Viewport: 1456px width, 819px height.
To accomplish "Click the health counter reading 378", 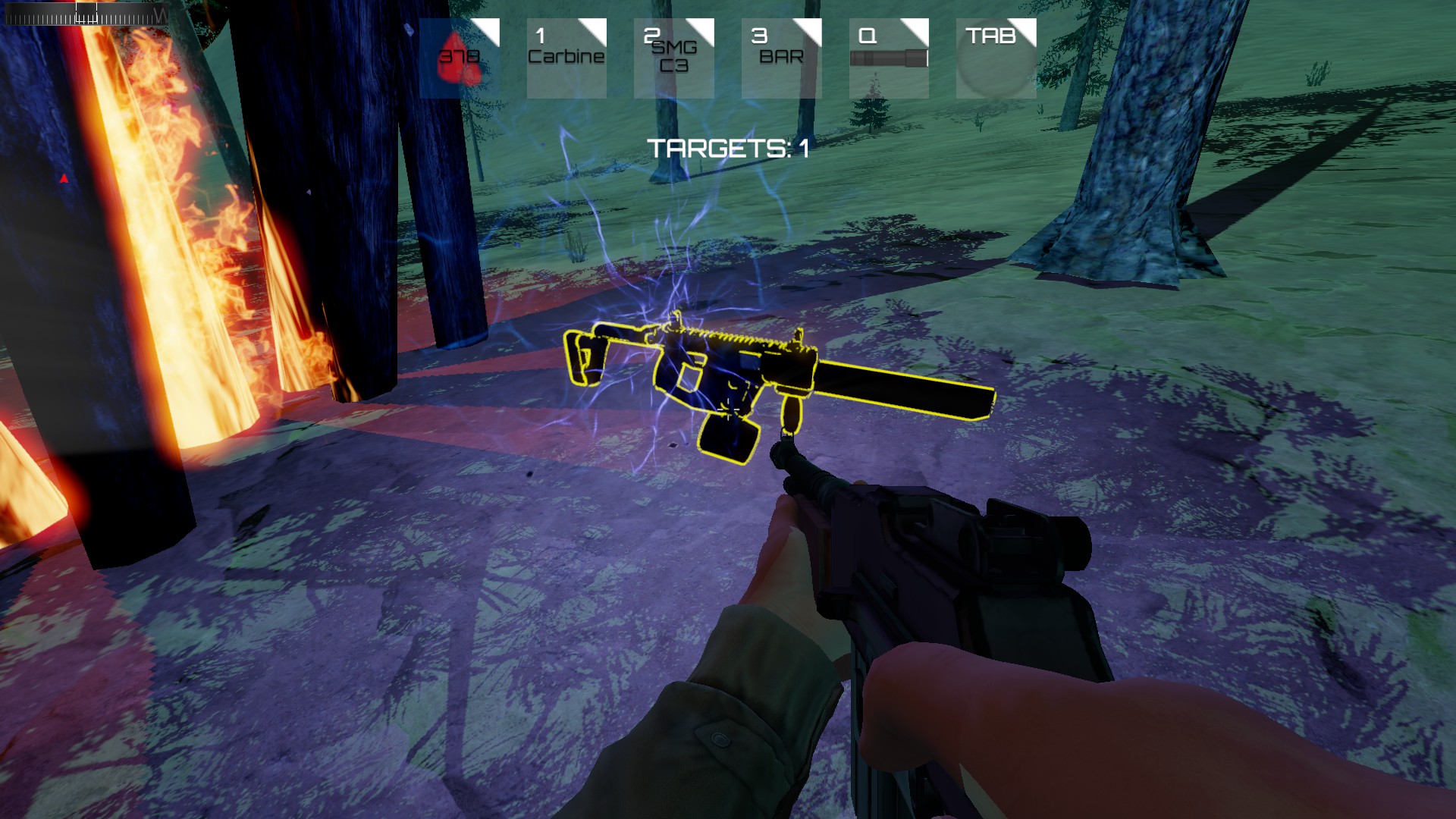I will (x=460, y=55).
